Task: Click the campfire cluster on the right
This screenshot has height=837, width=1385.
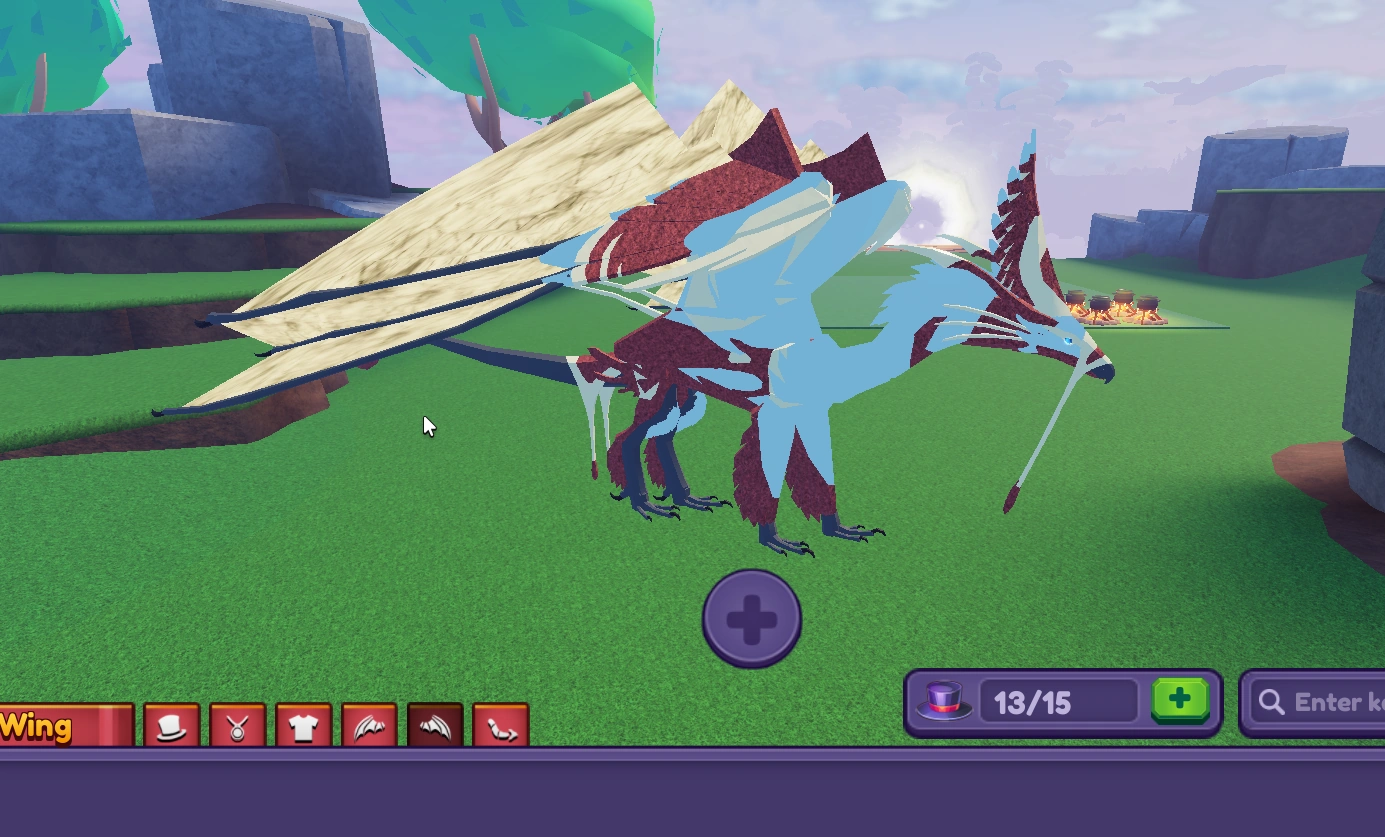Action: 1115,308
